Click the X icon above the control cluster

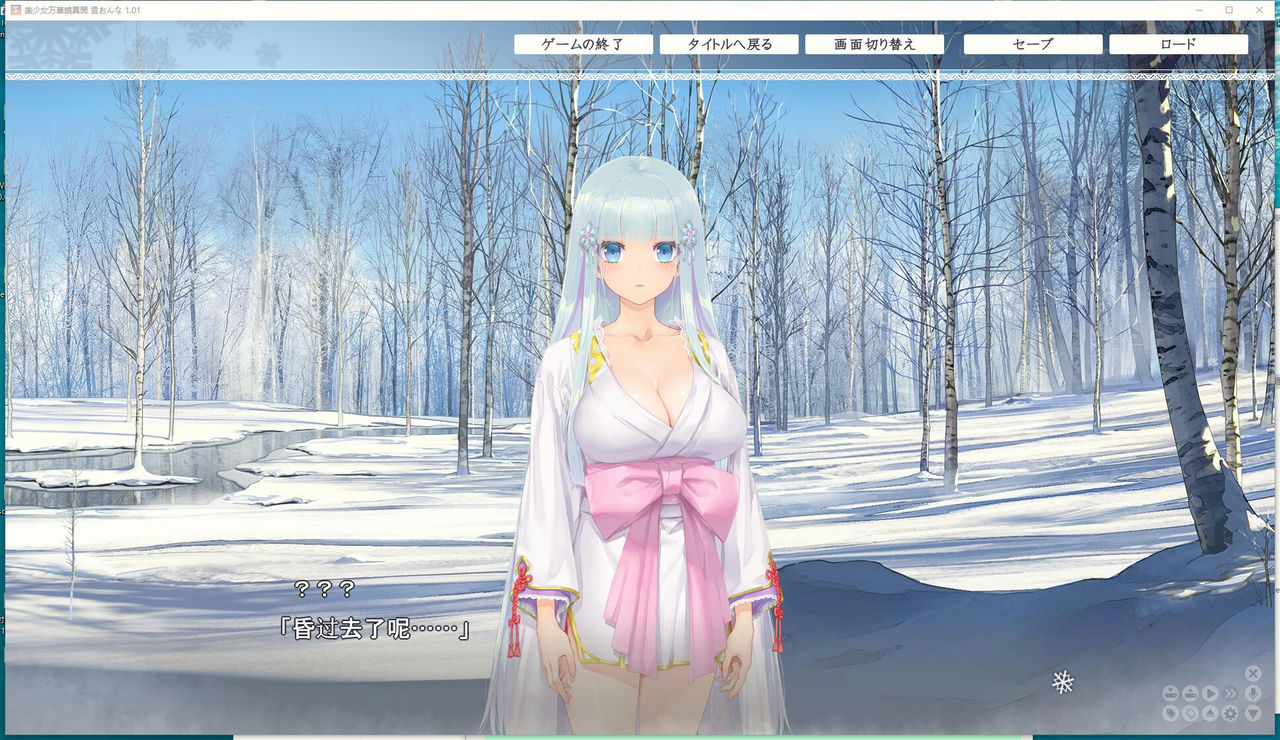(1253, 674)
